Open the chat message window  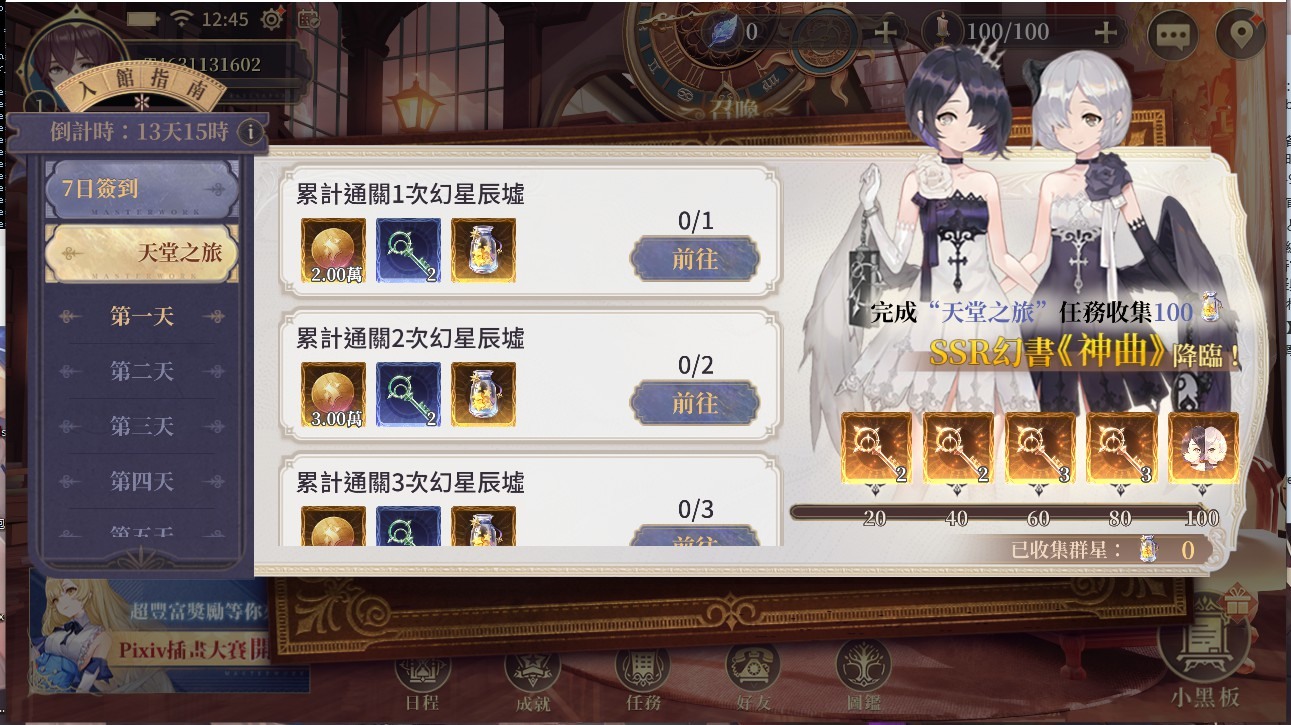pyautogui.click(x=1172, y=33)
